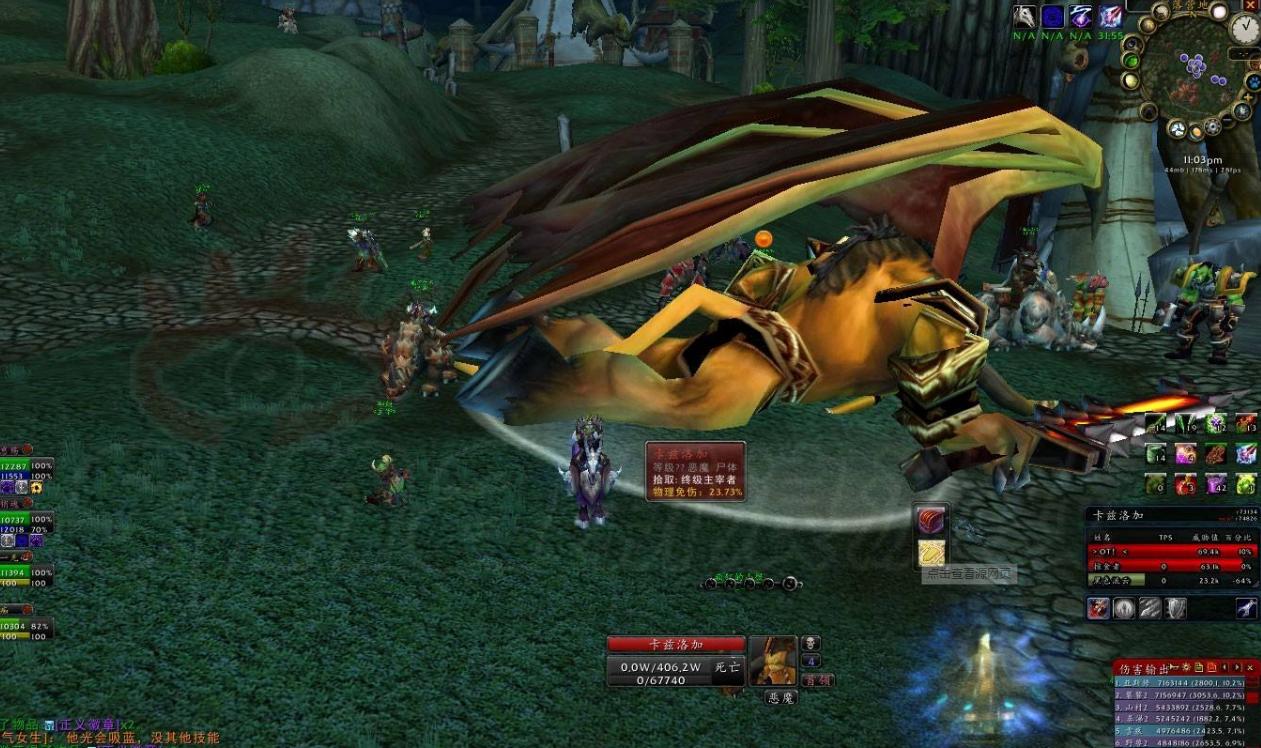Click the wrench icon below the threat meter
Viewport: 1261px width, 748px height.
tap(1246, 608)
